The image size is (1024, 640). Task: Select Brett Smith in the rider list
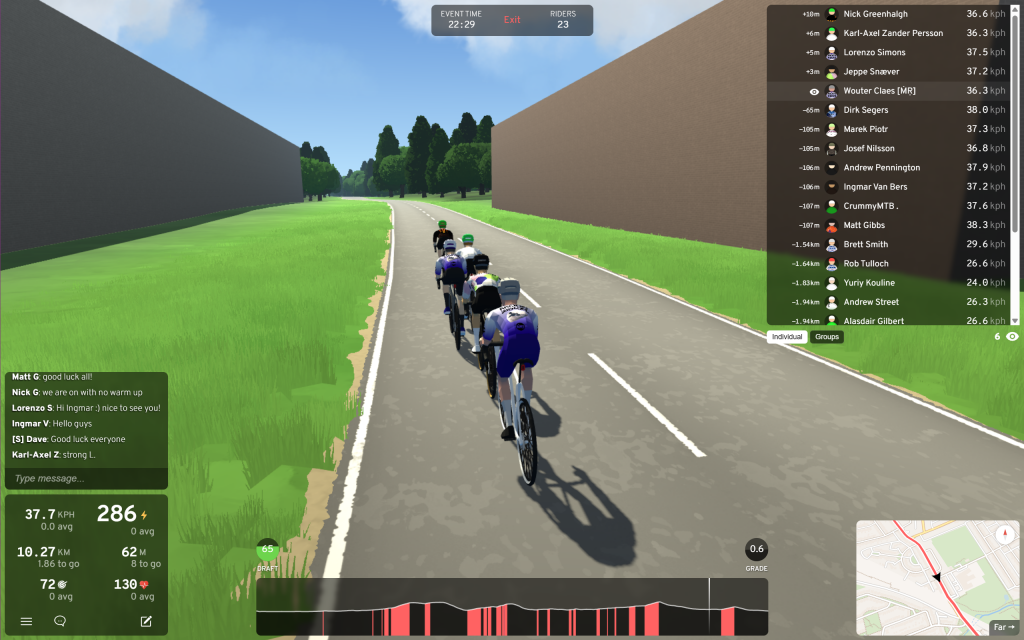(866, 244)
